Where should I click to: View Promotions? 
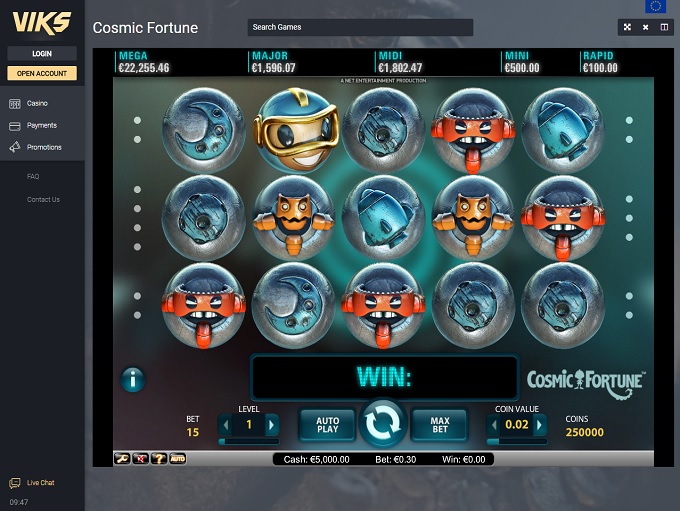44,147
